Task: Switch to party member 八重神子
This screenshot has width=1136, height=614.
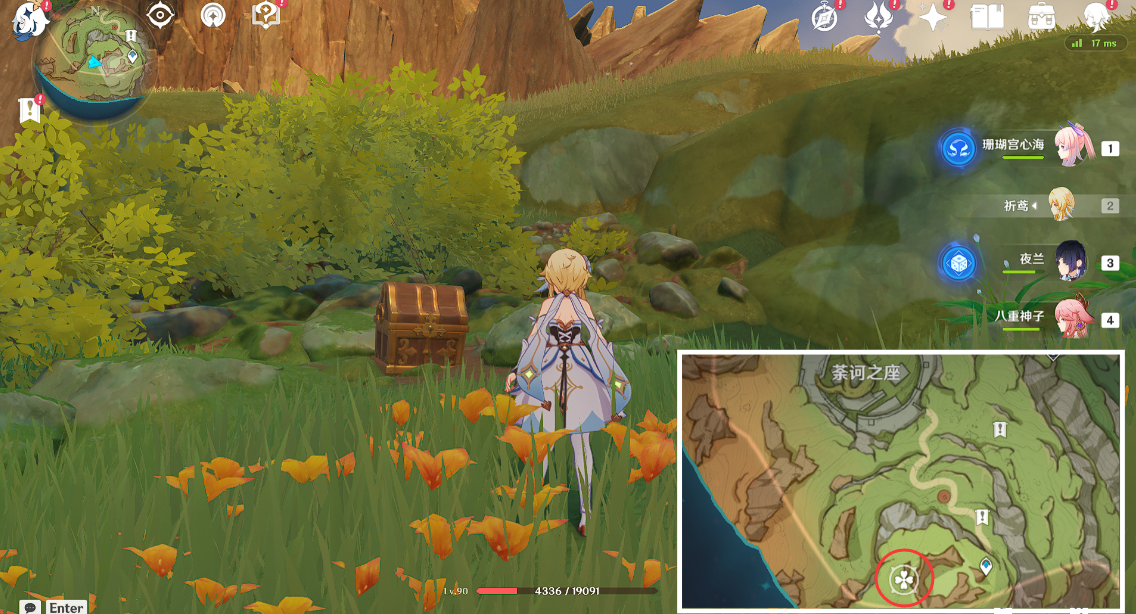Action: pos(1069,319)
